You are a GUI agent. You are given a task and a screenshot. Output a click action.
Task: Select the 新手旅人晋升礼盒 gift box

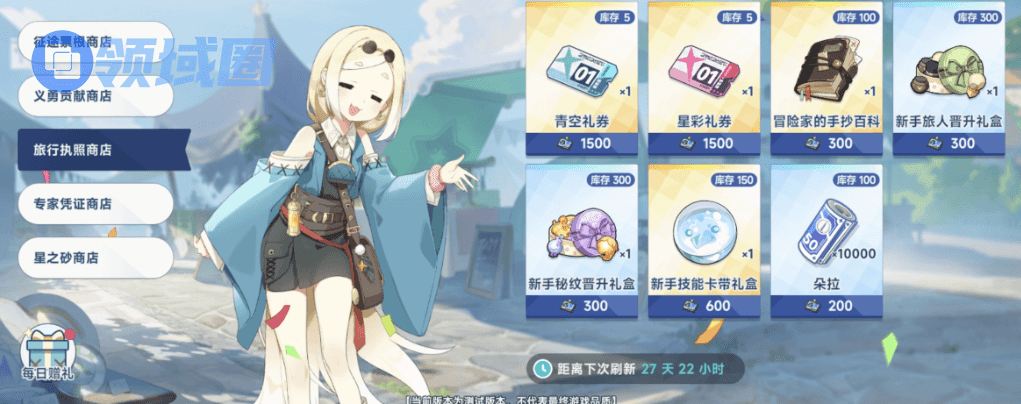coord(949,78)
